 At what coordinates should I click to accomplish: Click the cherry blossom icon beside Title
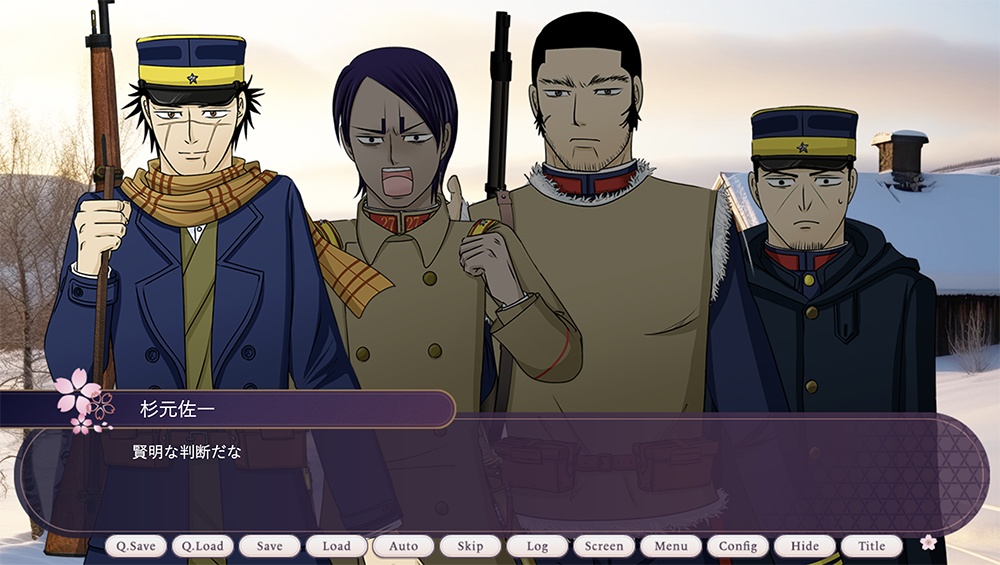(x=928, y=542)
